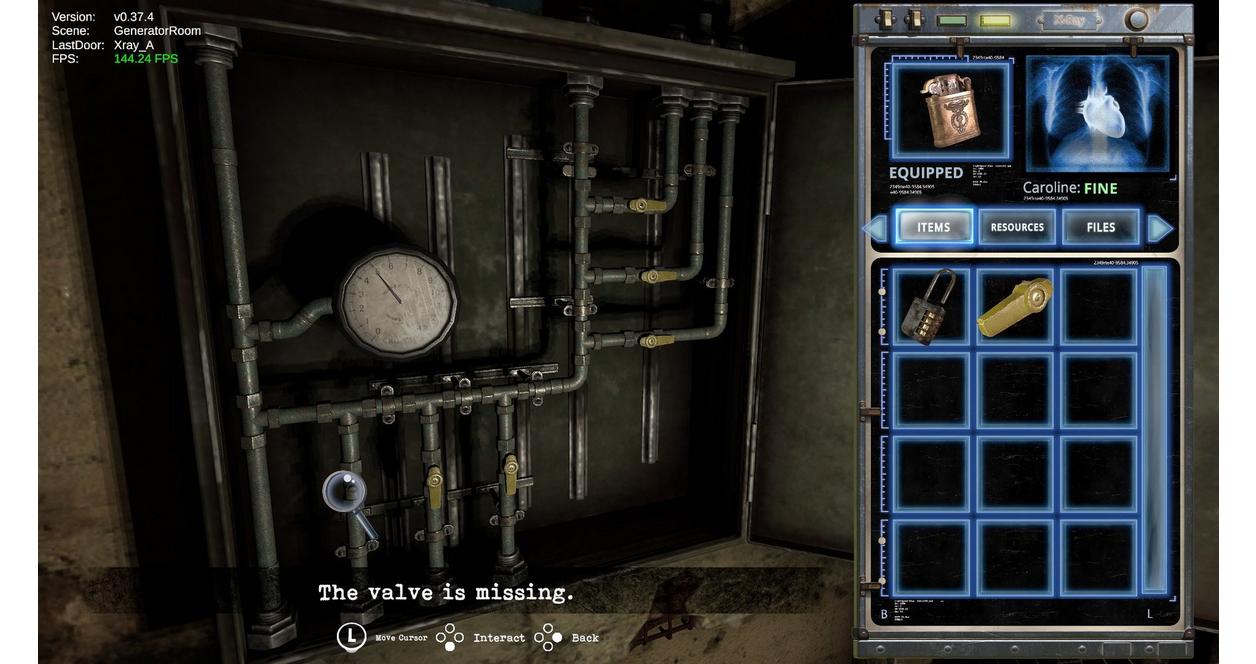Screen dimensions: 1256x664
Task: Click the right arrow beside Files
Action: [1160, 228]
